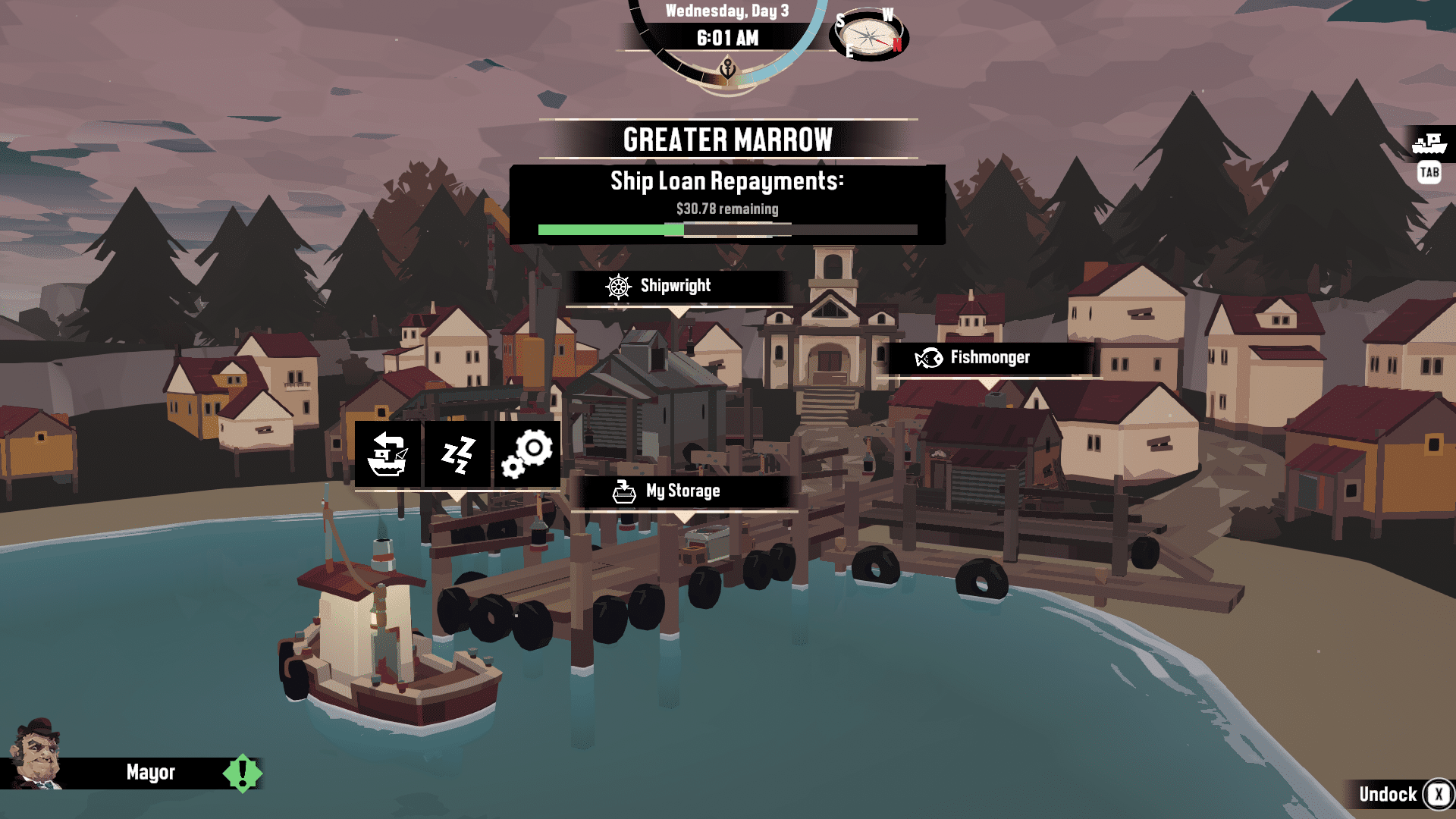Click the 6:01 AM time display

[x=726, y=36]
